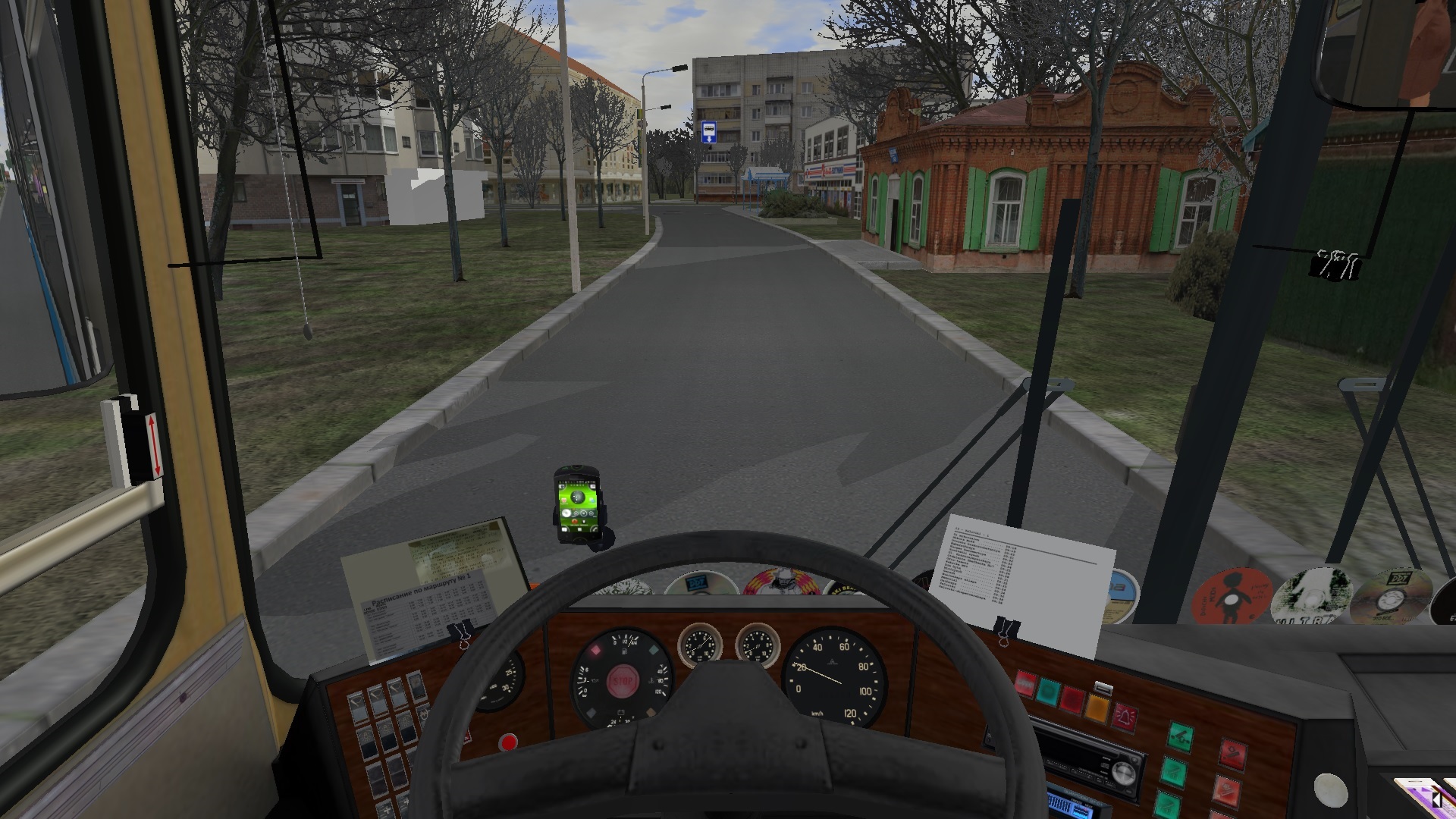Activate the topmost green door button
This screenshot has height=819, width=1456.
[1178, 735]
